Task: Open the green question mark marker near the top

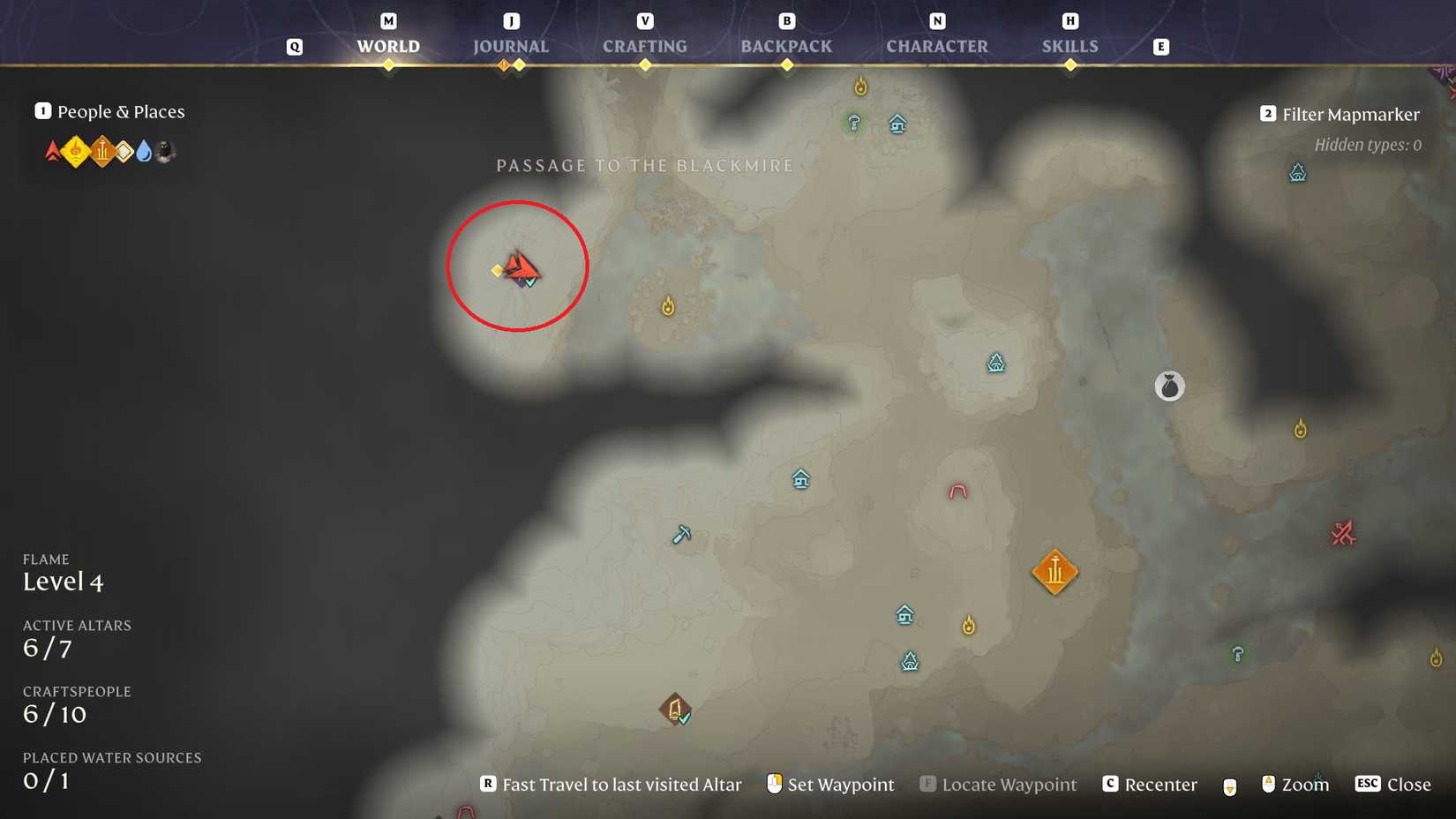Action: (x=852, y=124)
